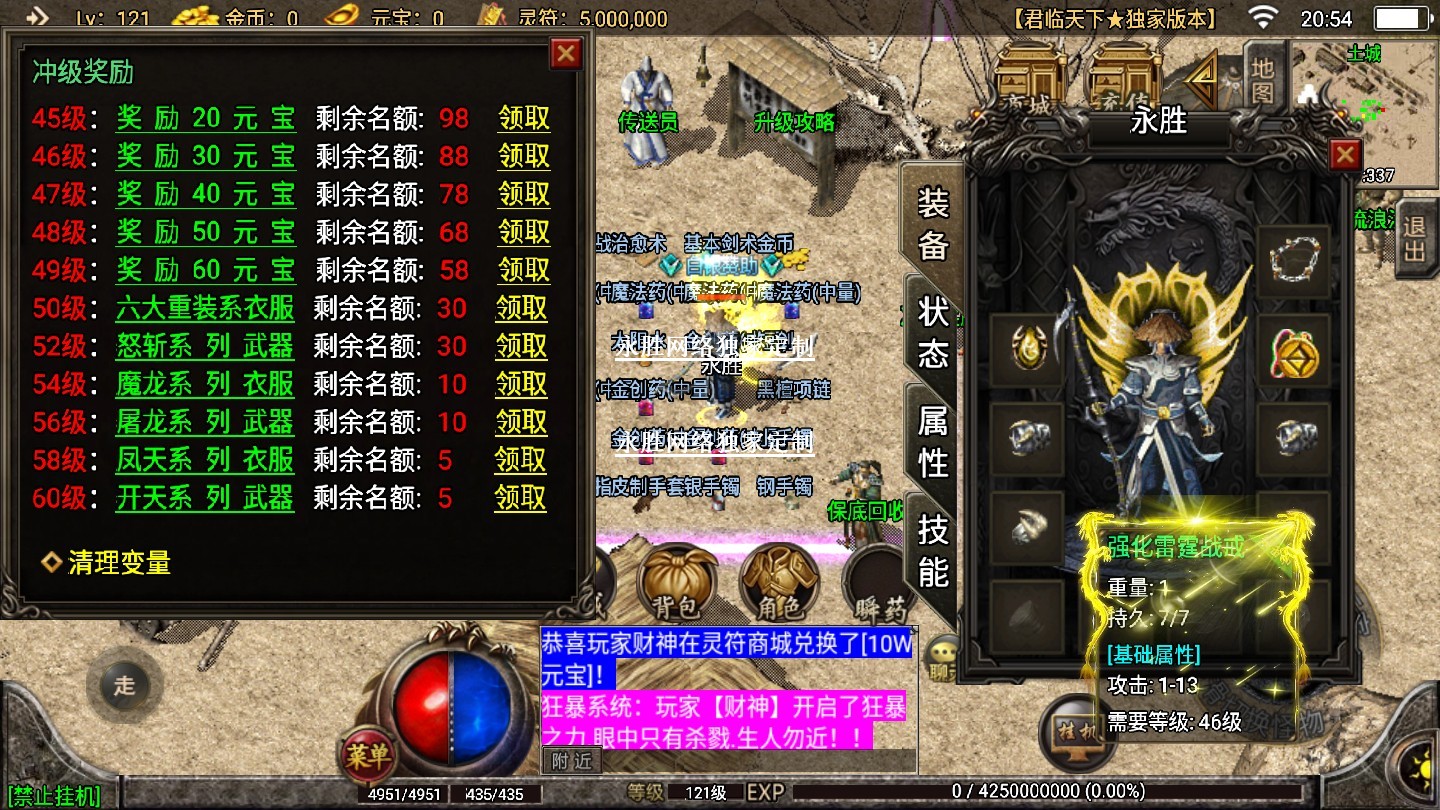Open the level 54 Molong clothing reward link
Viewport: 1440px width, 810px height.
[x=205, y=384]
